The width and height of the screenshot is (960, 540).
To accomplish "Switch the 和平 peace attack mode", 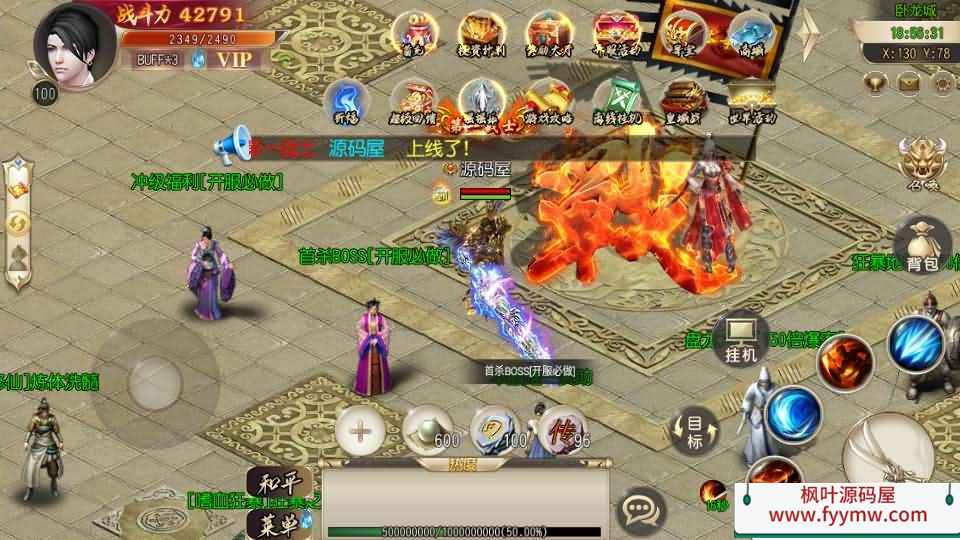I will 272,482.
